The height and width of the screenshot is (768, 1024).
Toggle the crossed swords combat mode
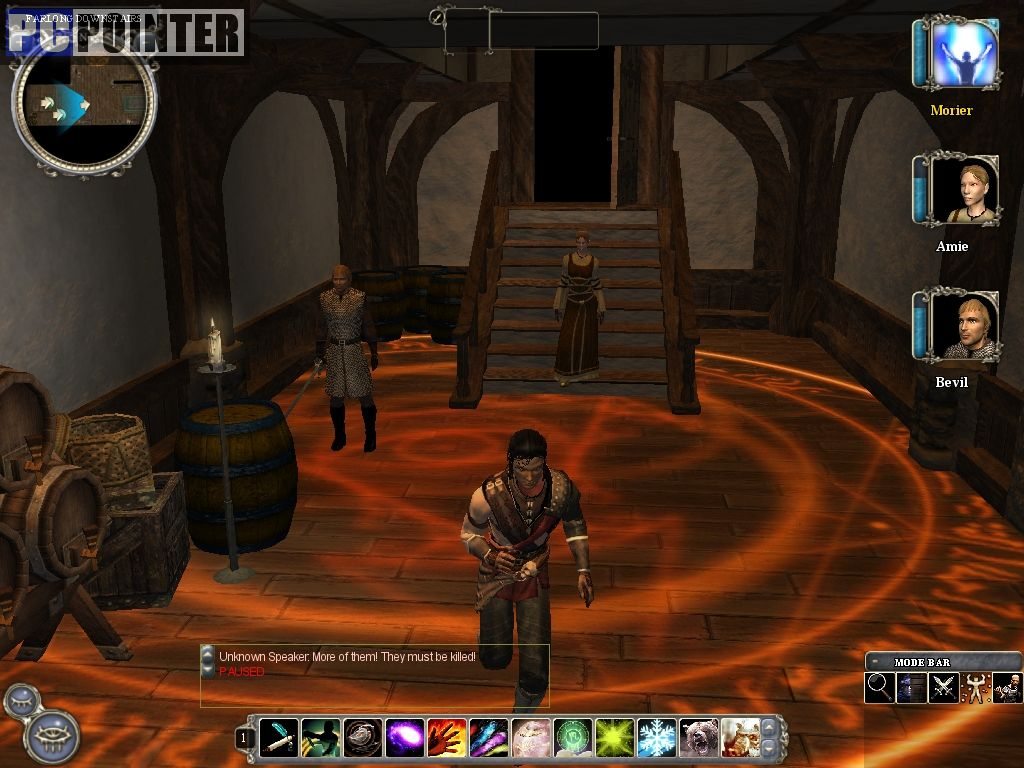944,687
